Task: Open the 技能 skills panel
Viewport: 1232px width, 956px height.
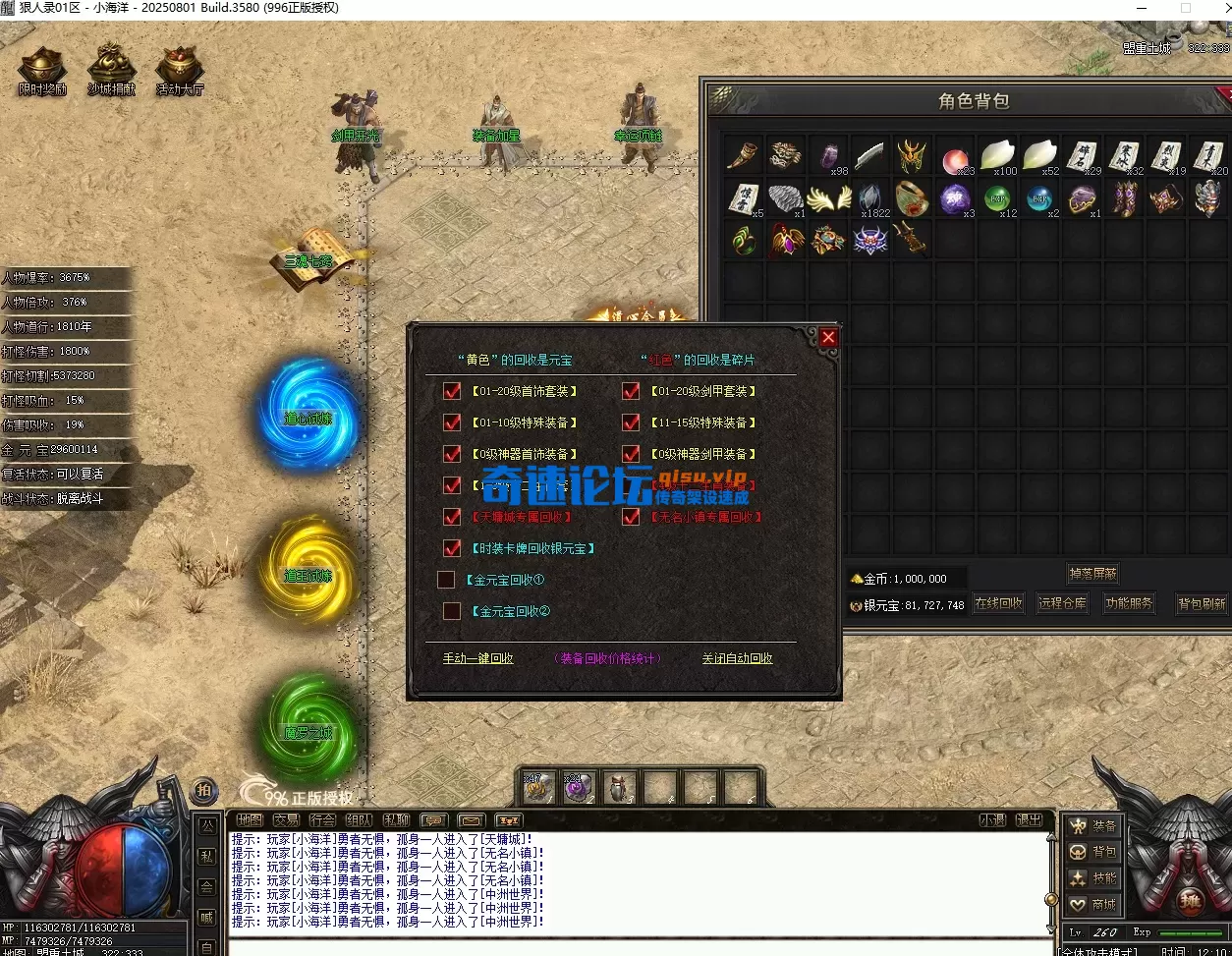Action: tap(1092, 878)
